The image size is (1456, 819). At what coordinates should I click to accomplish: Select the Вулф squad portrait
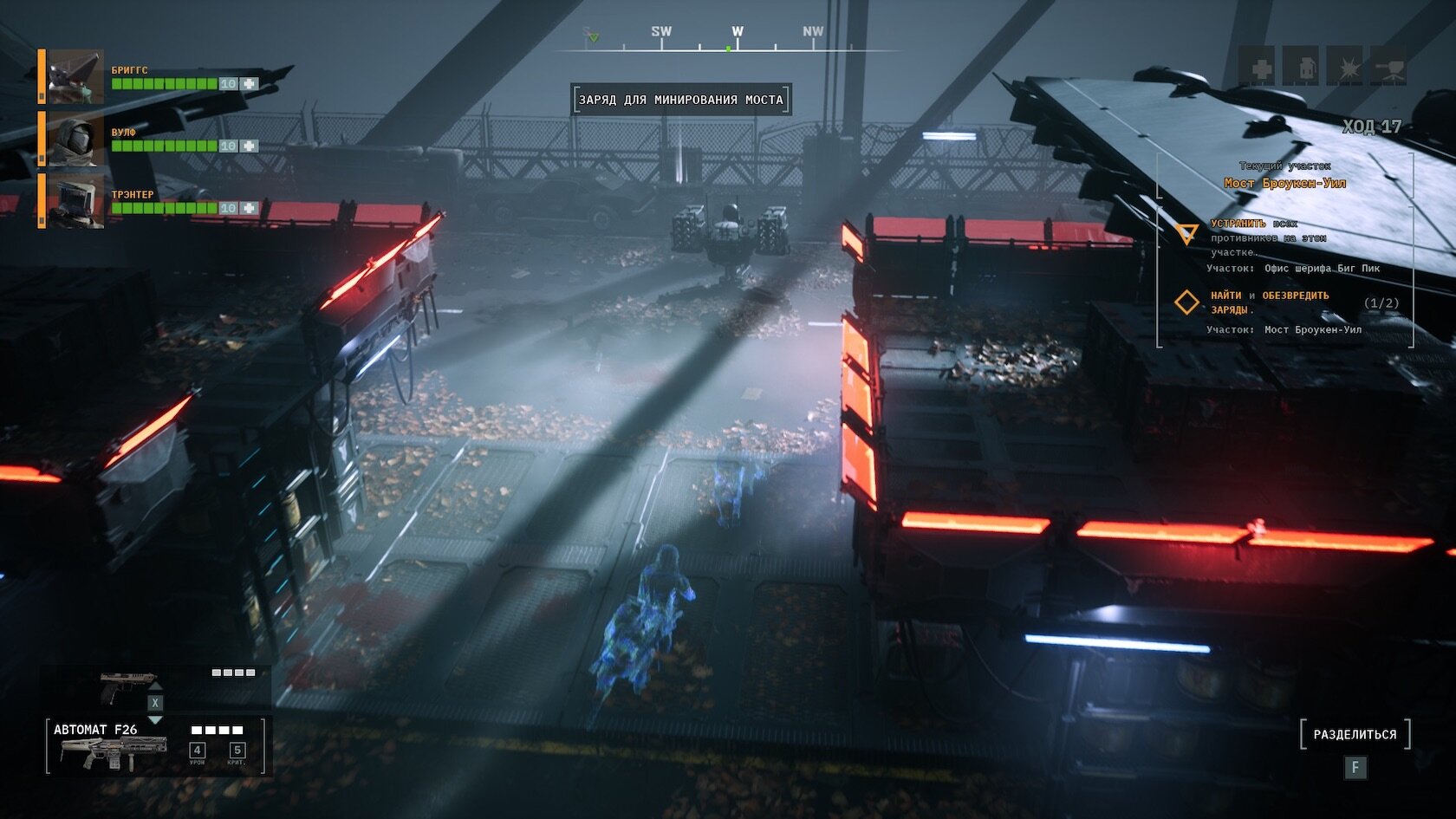pyautogui.click(x=75, y=139)
